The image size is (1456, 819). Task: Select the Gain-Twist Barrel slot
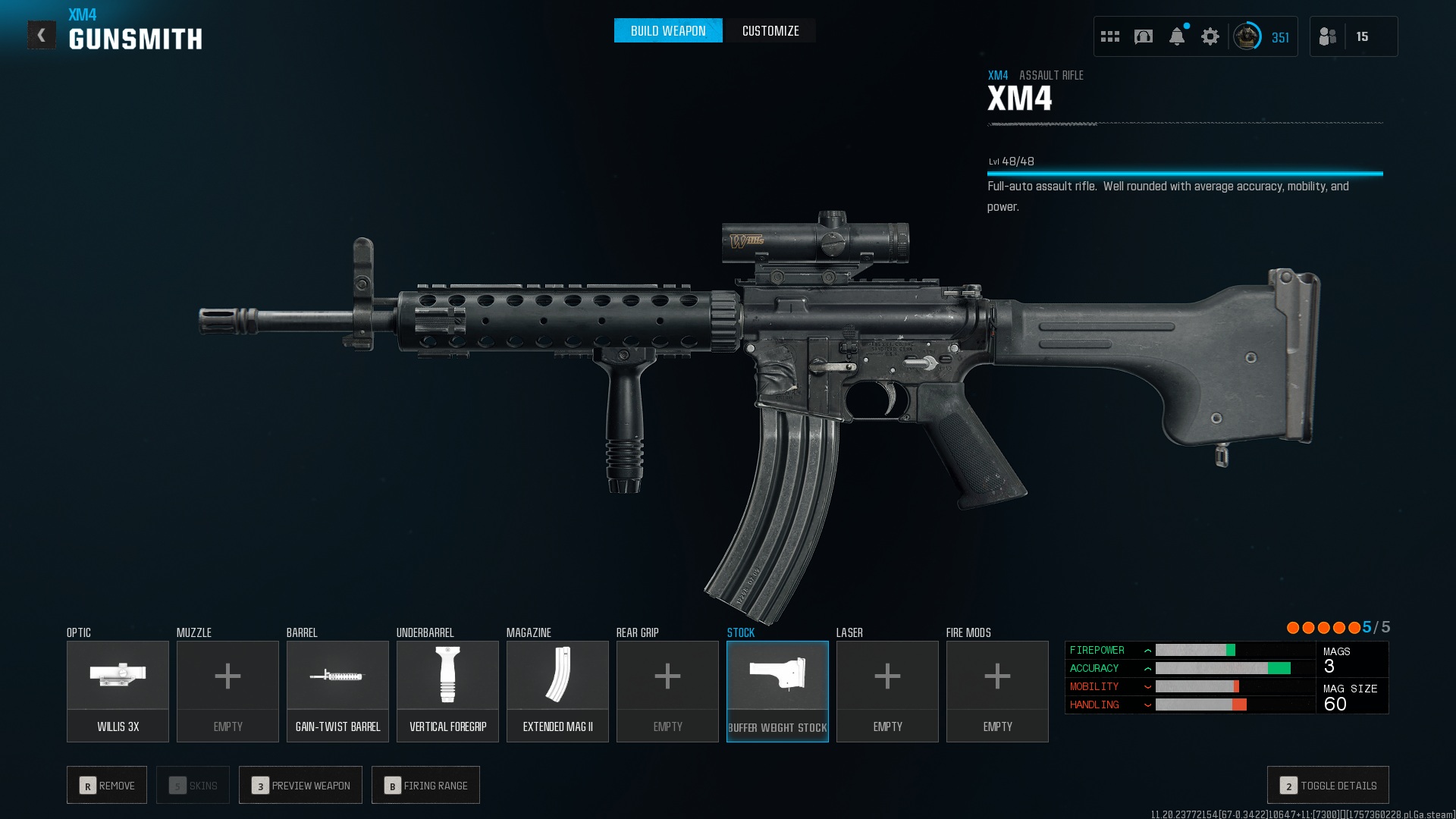(x=337, y=691)
